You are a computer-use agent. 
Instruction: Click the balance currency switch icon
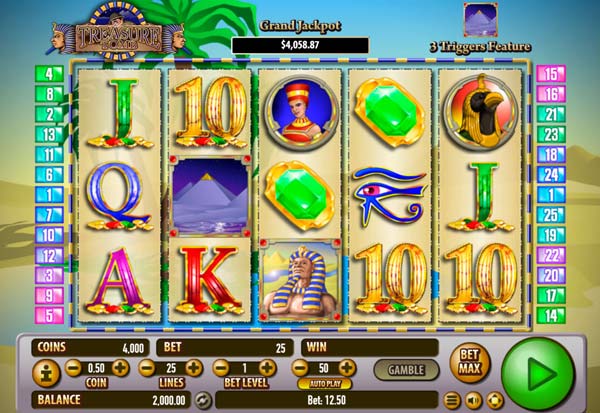(x=203, y=400)
